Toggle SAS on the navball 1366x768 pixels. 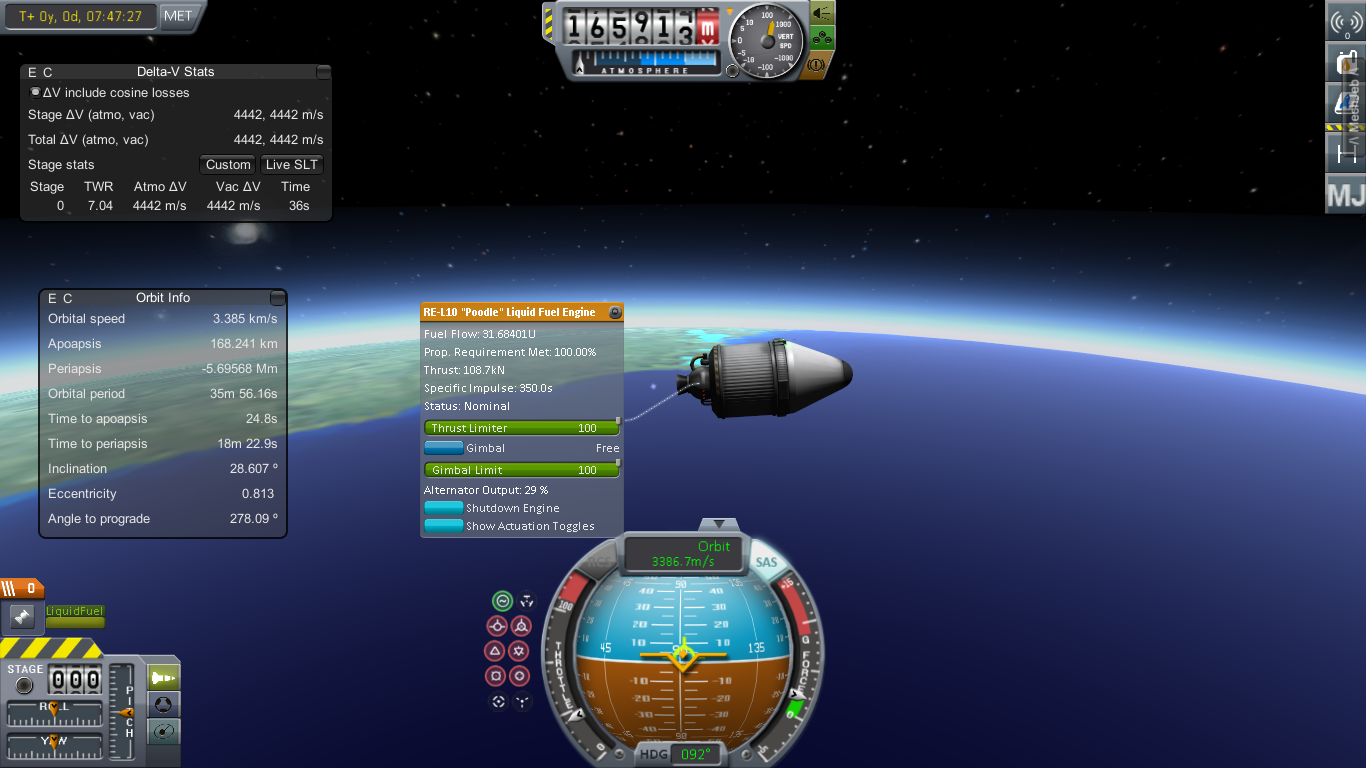click(766, 563)
